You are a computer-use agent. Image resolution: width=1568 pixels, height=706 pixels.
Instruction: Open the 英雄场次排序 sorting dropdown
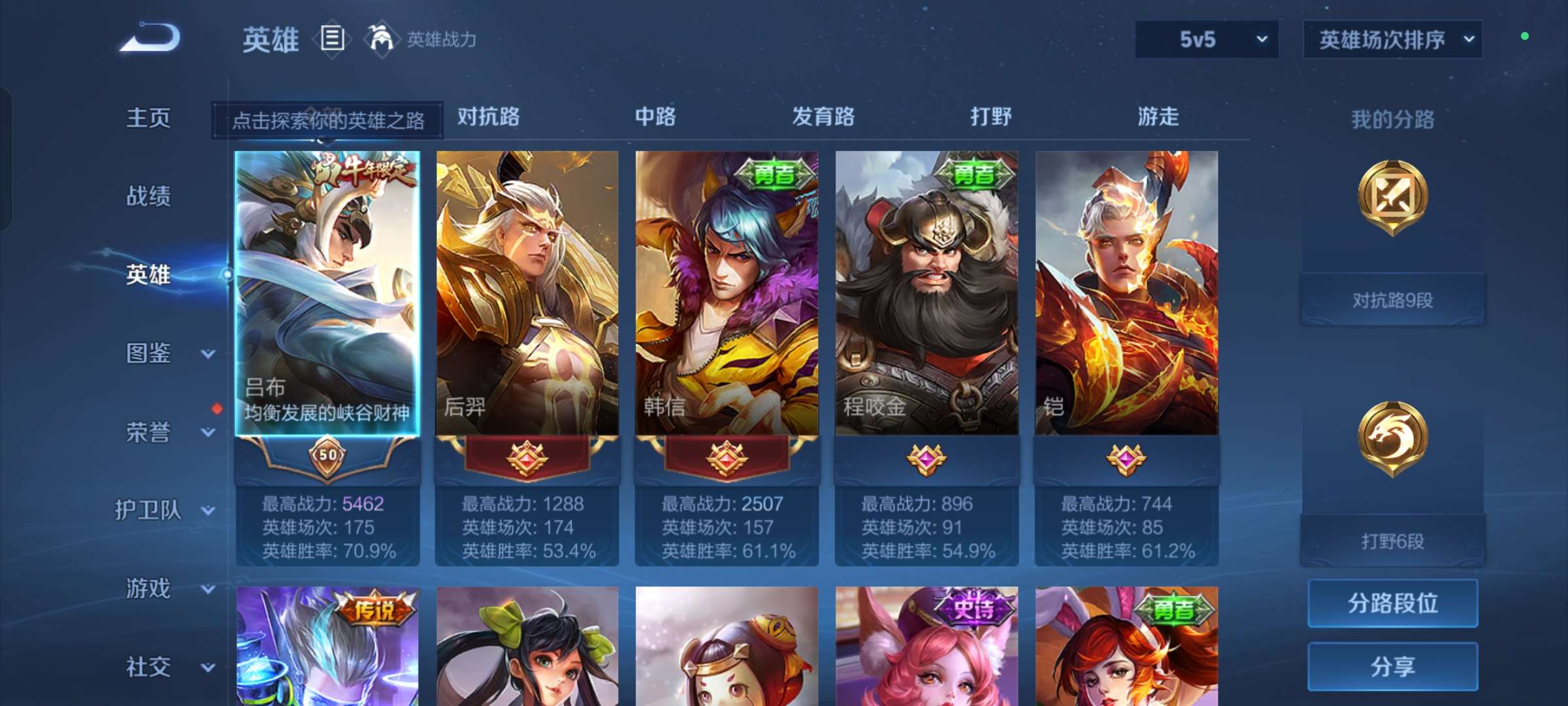(1392, 39)
